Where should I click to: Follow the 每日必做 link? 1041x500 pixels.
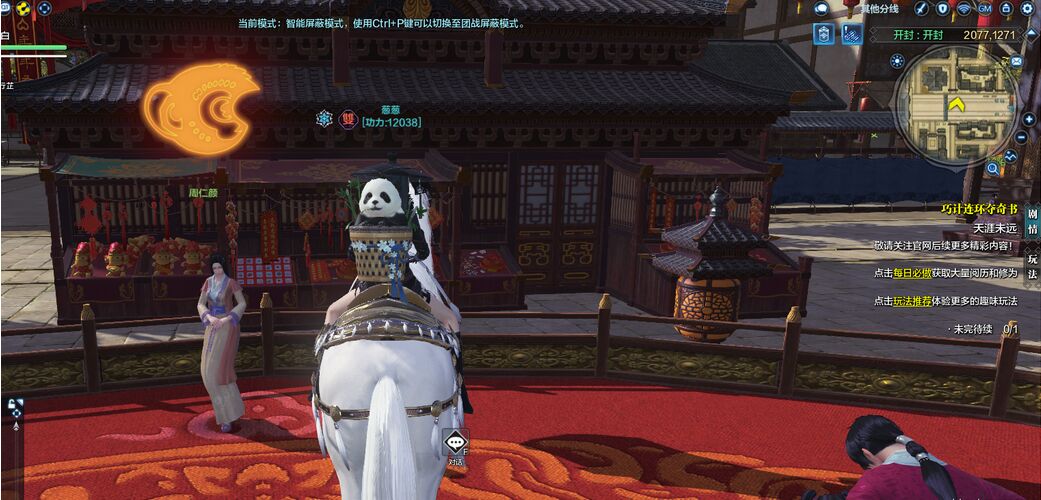[912, 273]
